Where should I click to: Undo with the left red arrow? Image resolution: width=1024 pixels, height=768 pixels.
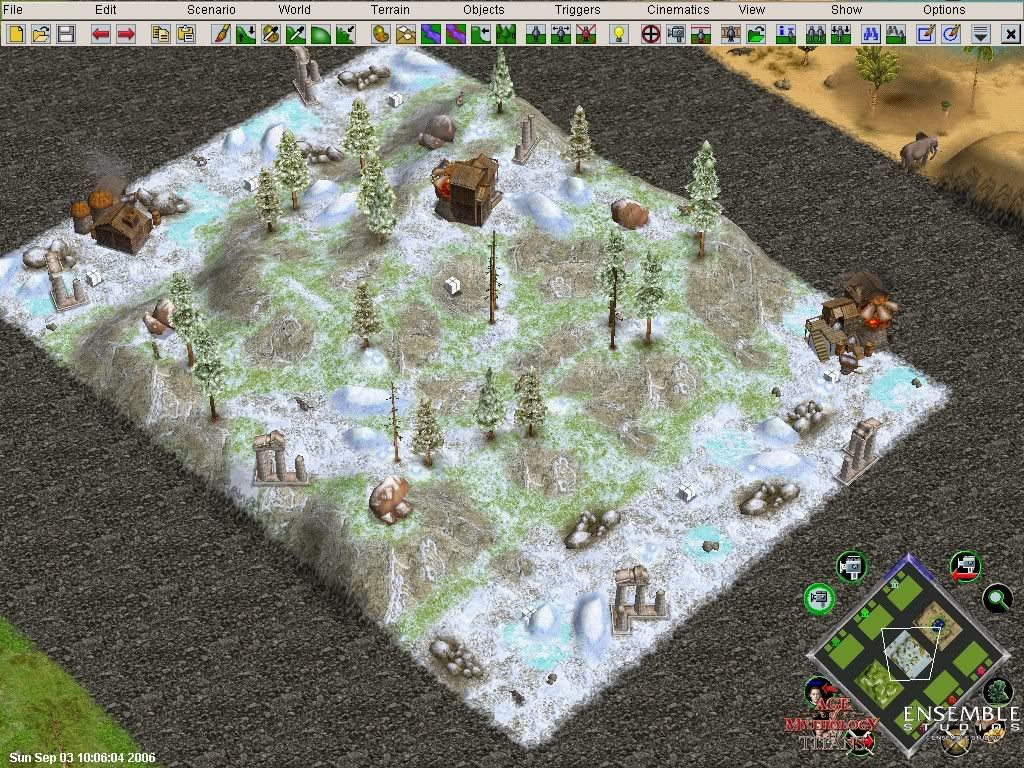(101, 34)
